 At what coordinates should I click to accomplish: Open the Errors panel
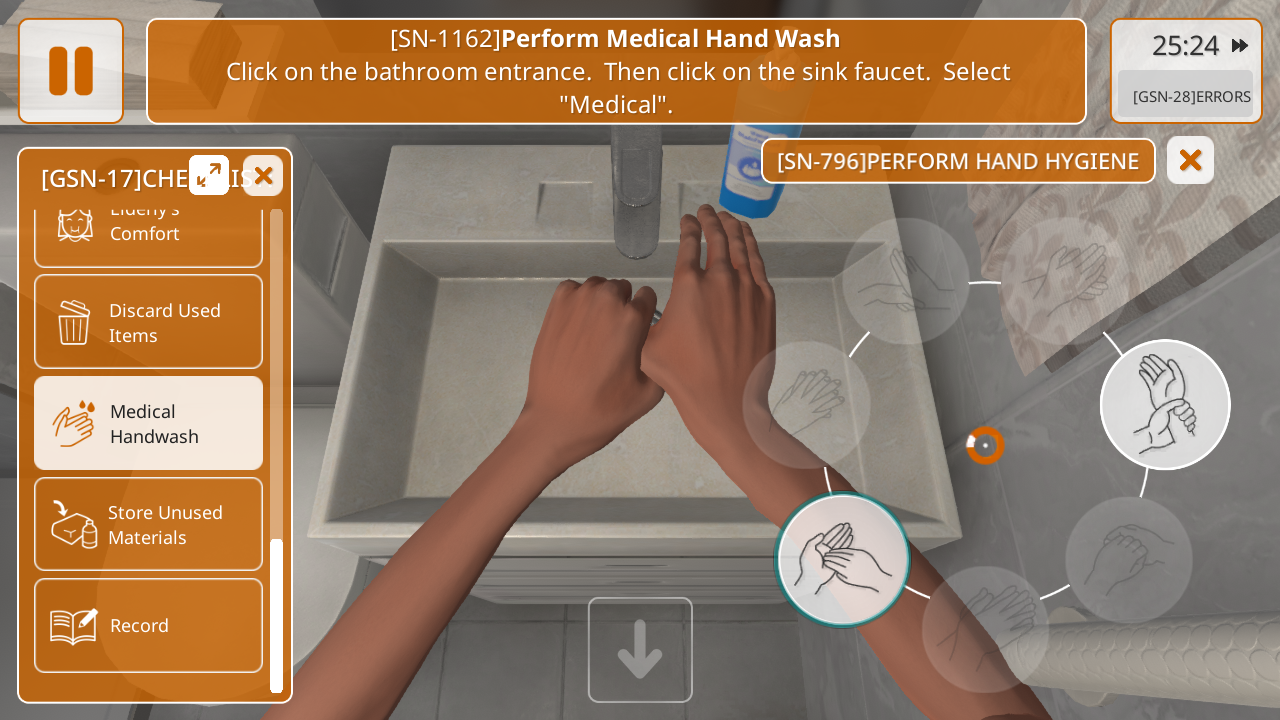click(1190, 96)
